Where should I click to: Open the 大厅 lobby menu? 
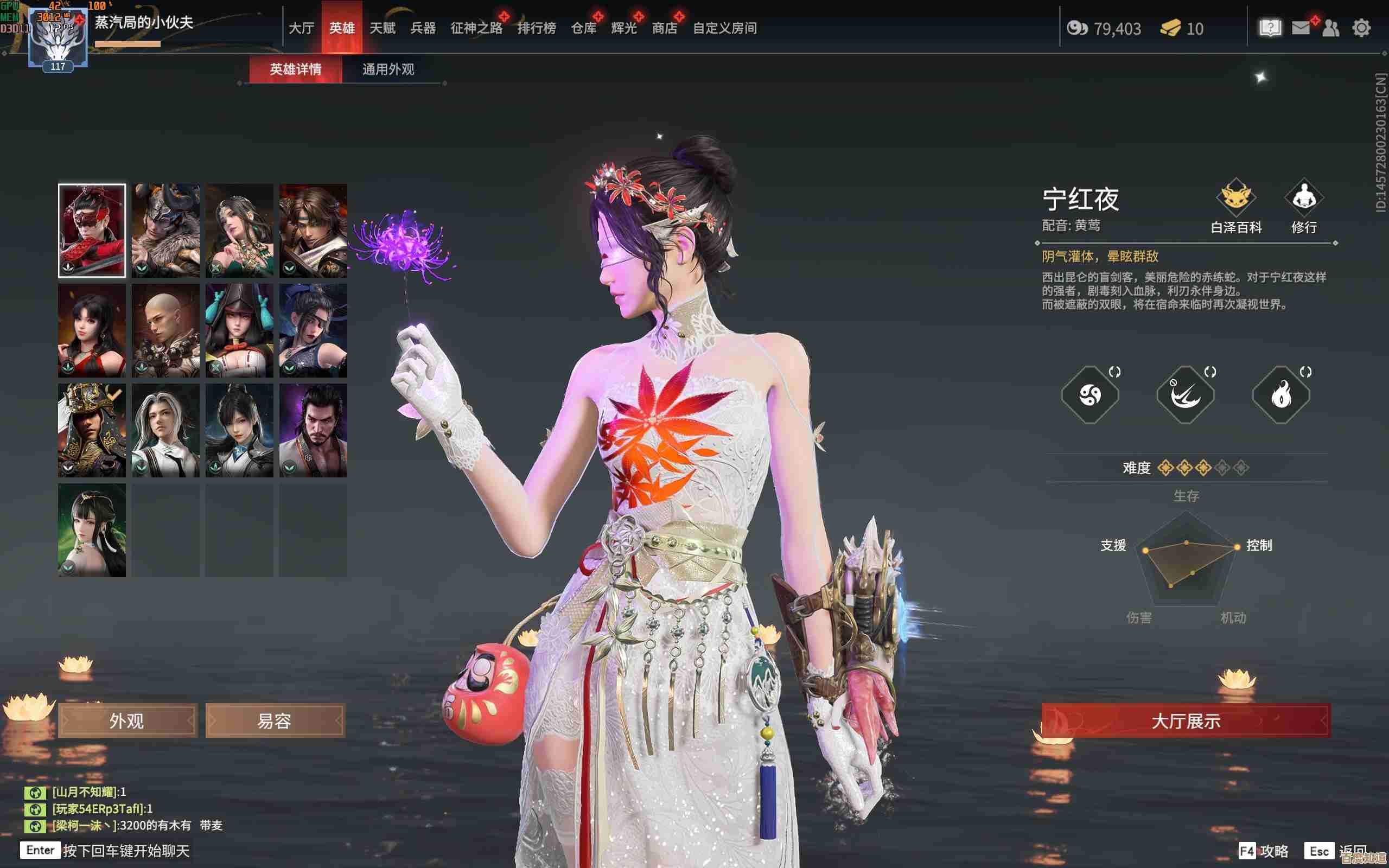point(301,28)
